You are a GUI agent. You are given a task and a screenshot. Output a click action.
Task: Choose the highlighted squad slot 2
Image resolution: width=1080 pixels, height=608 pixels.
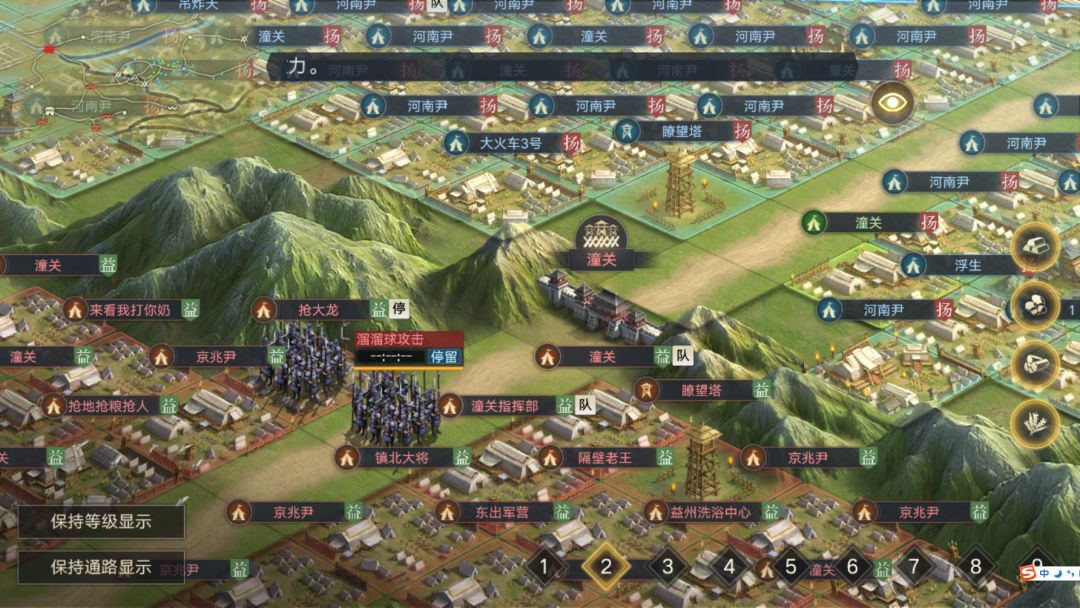(x=605, y=568)
